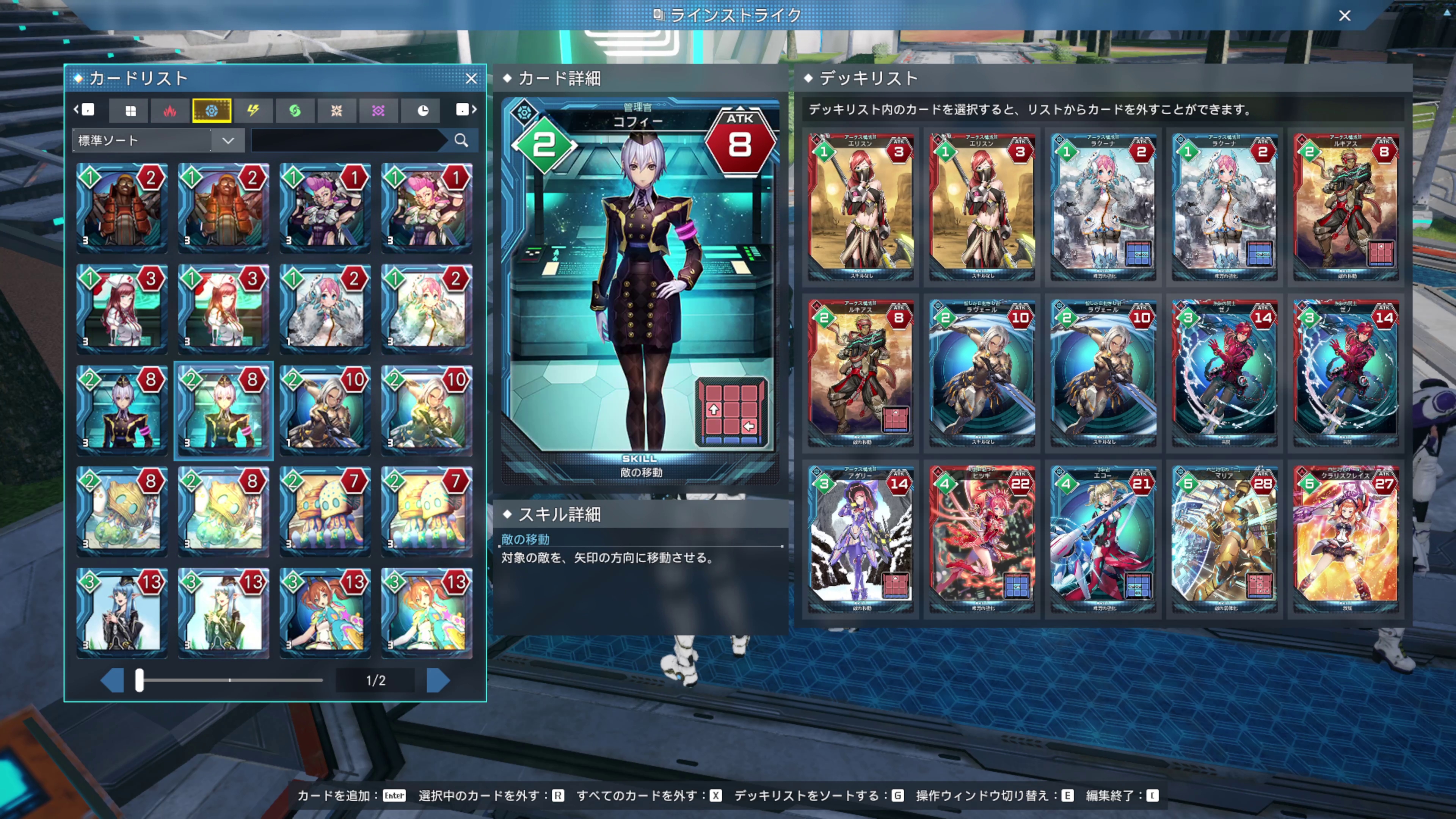Select the wind element filter icon

coord(295,111)
